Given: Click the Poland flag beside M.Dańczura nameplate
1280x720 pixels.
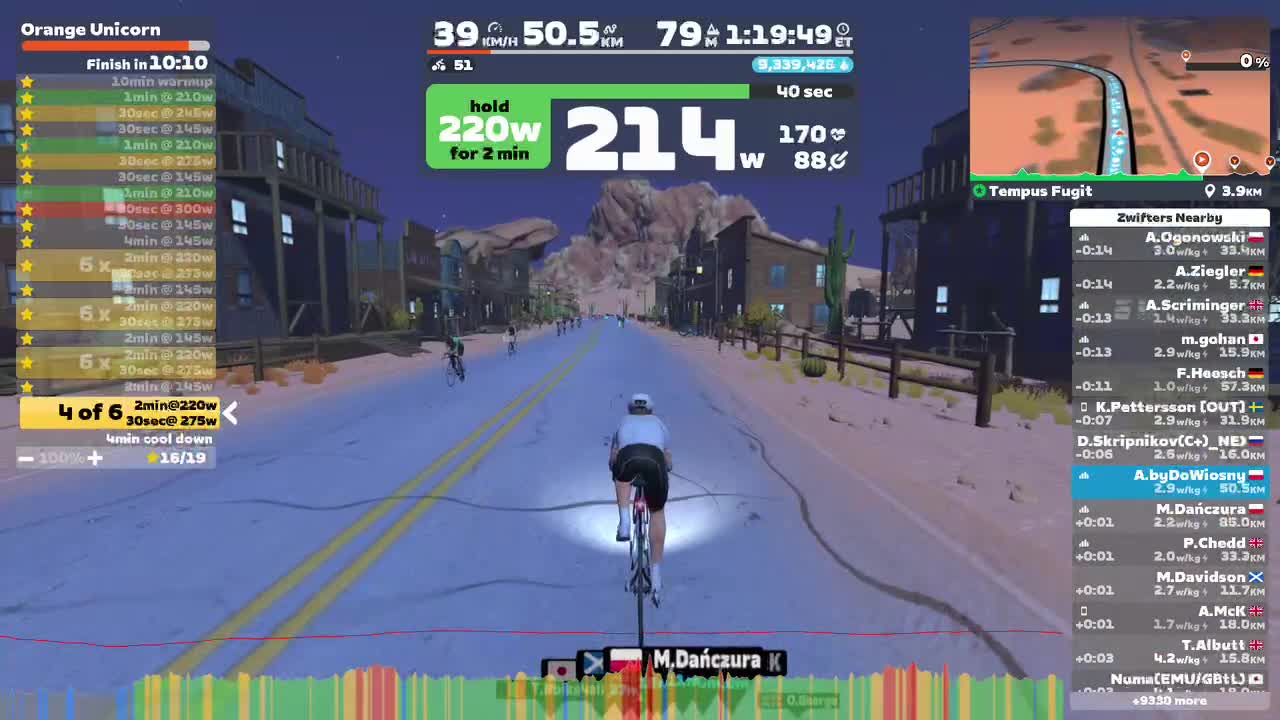Looking at the screenshot, I should tap(625, 661).
